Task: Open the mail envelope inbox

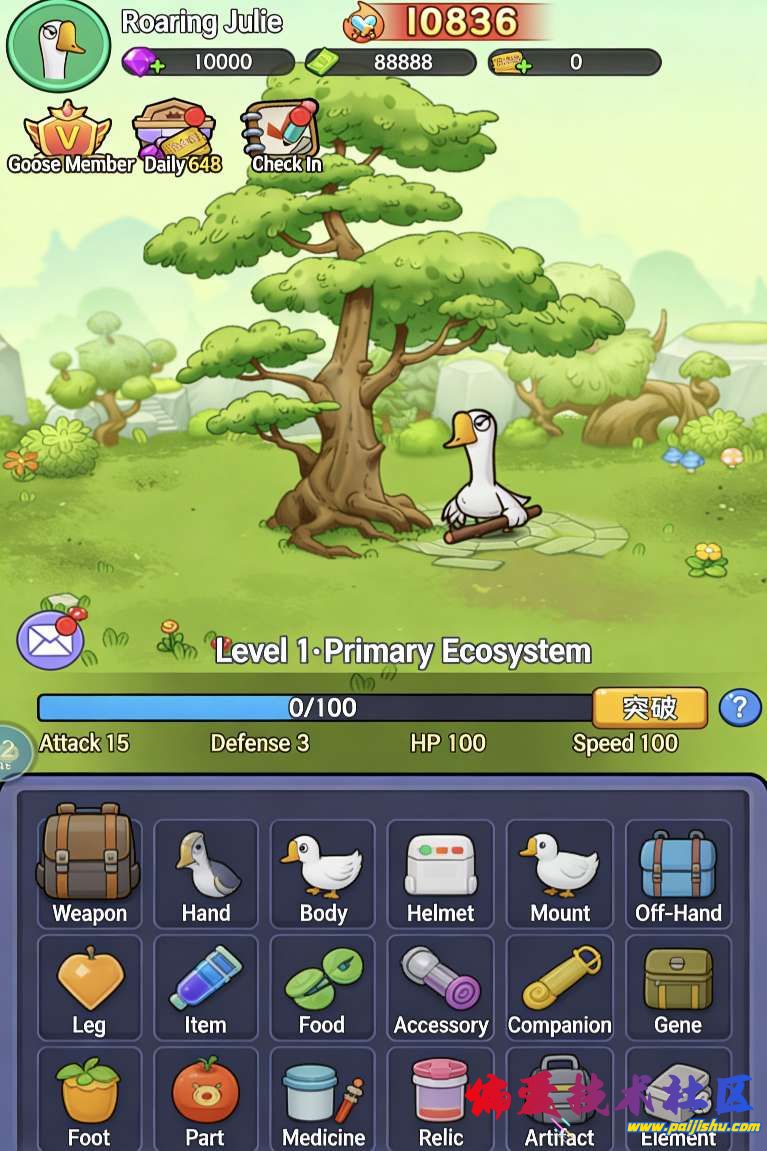Action: point(50,640)
